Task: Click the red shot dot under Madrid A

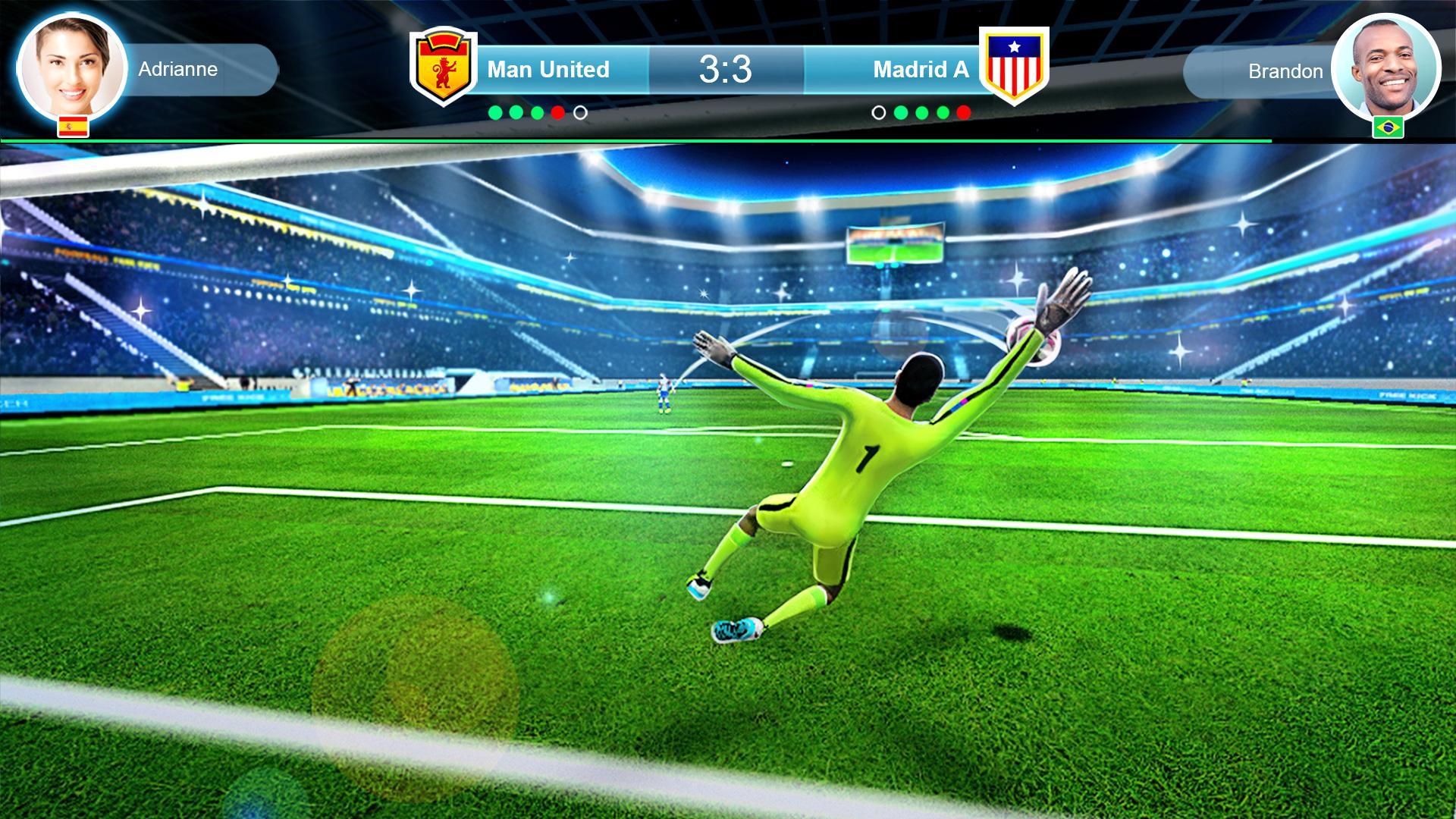Action: tap(963, 112)
